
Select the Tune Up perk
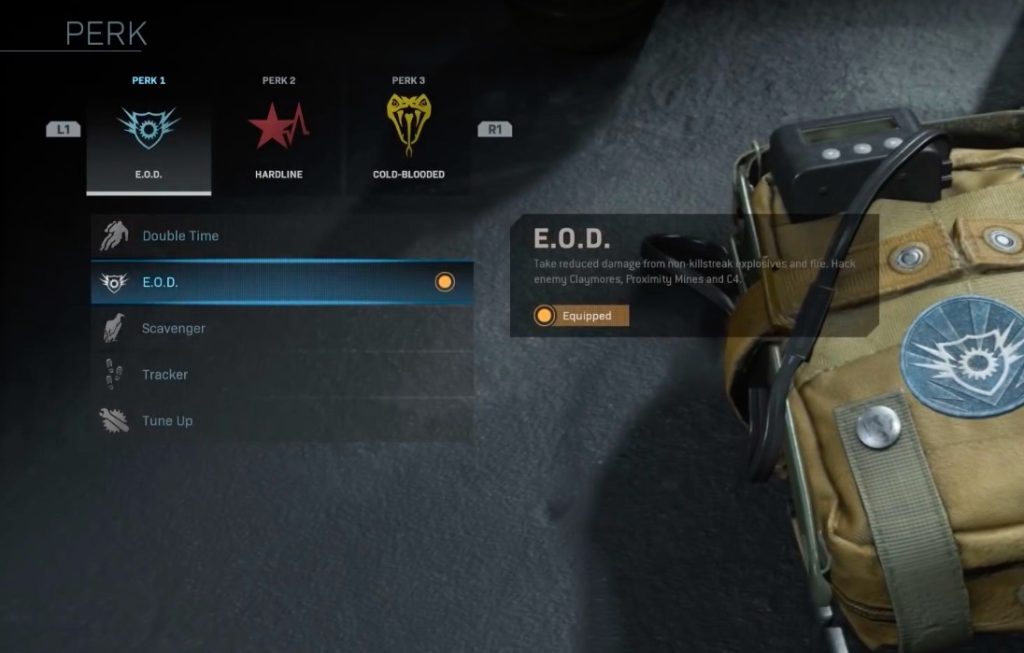click(281, 420)
